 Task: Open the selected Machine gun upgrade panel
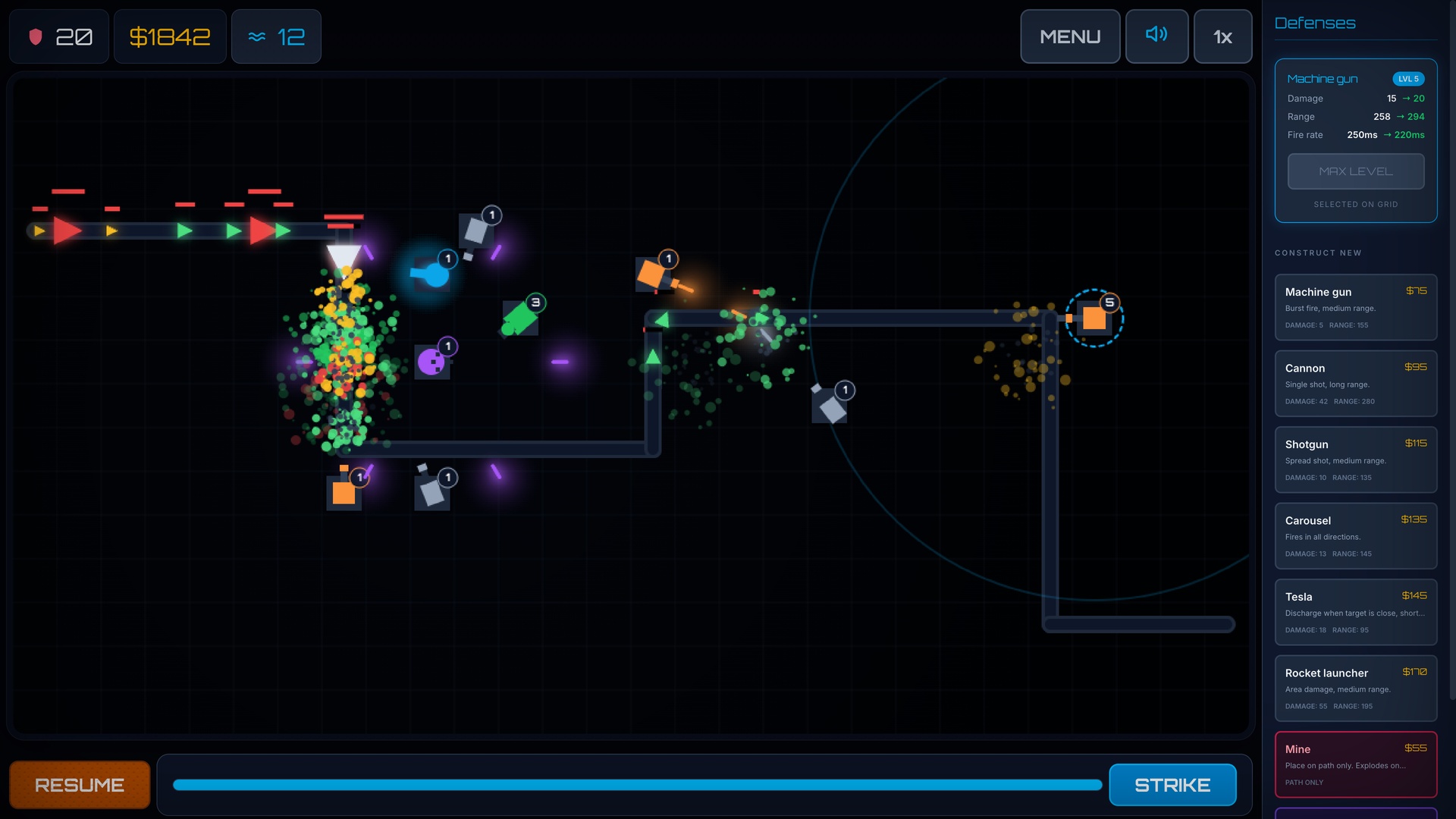pyautogui.click(x=1356, y=140)
